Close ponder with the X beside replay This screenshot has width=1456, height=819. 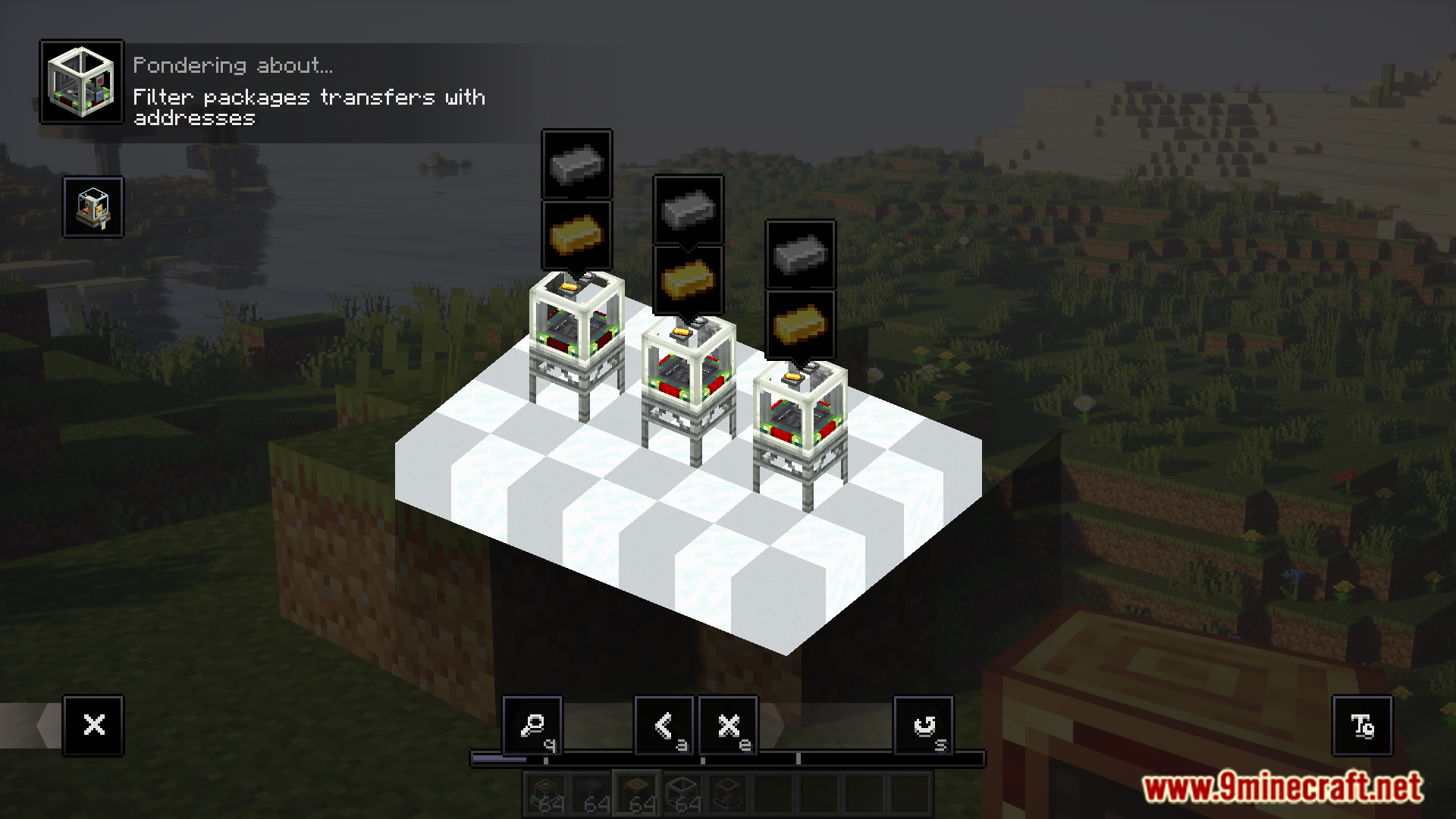[x=728, y=726]
